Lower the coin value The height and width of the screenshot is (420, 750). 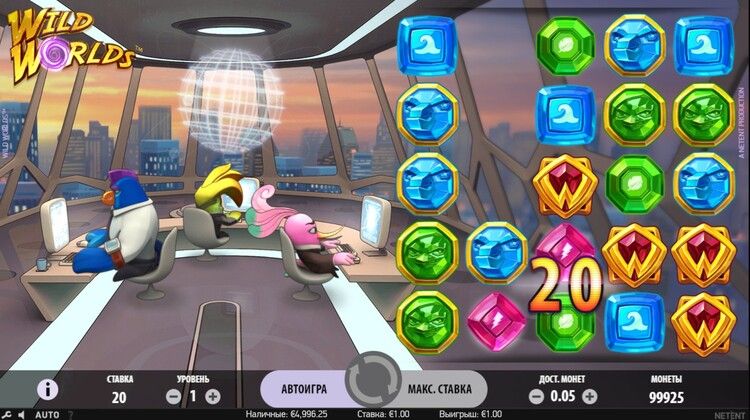(x=535, y=397)
